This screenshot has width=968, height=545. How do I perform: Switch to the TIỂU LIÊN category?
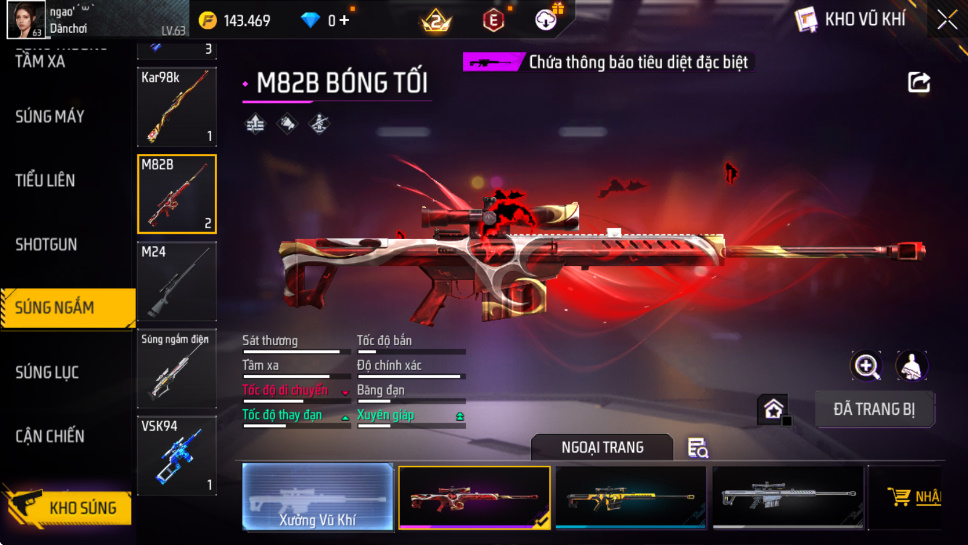point(45,181)
